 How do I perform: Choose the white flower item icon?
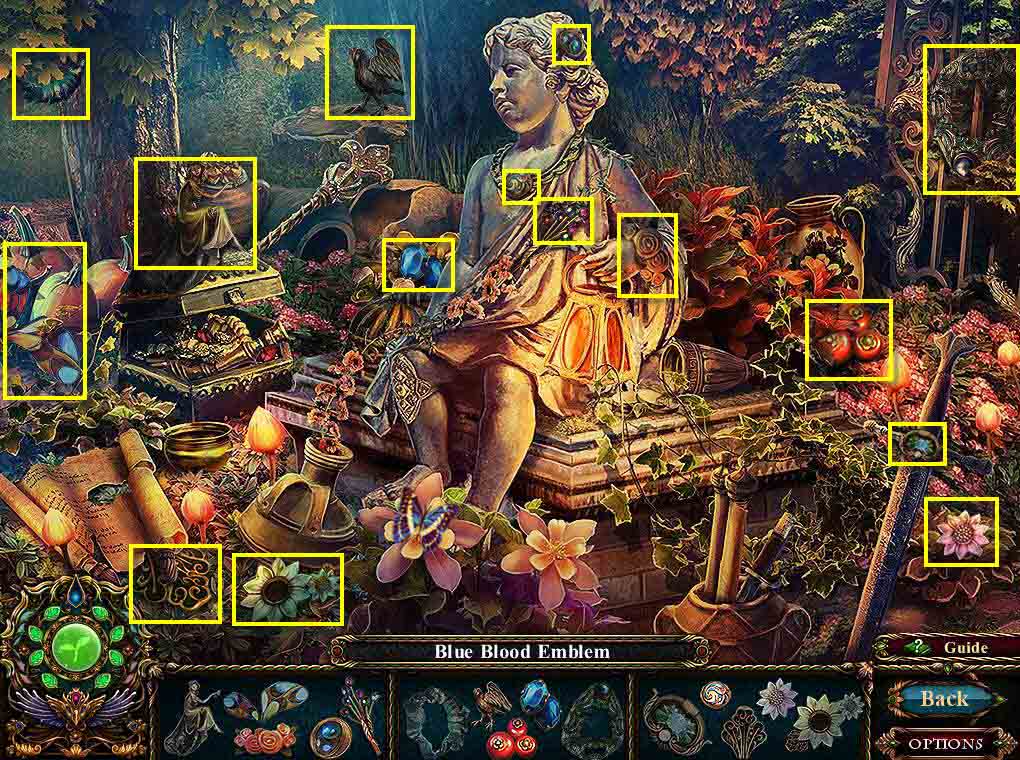pos(776,699)
